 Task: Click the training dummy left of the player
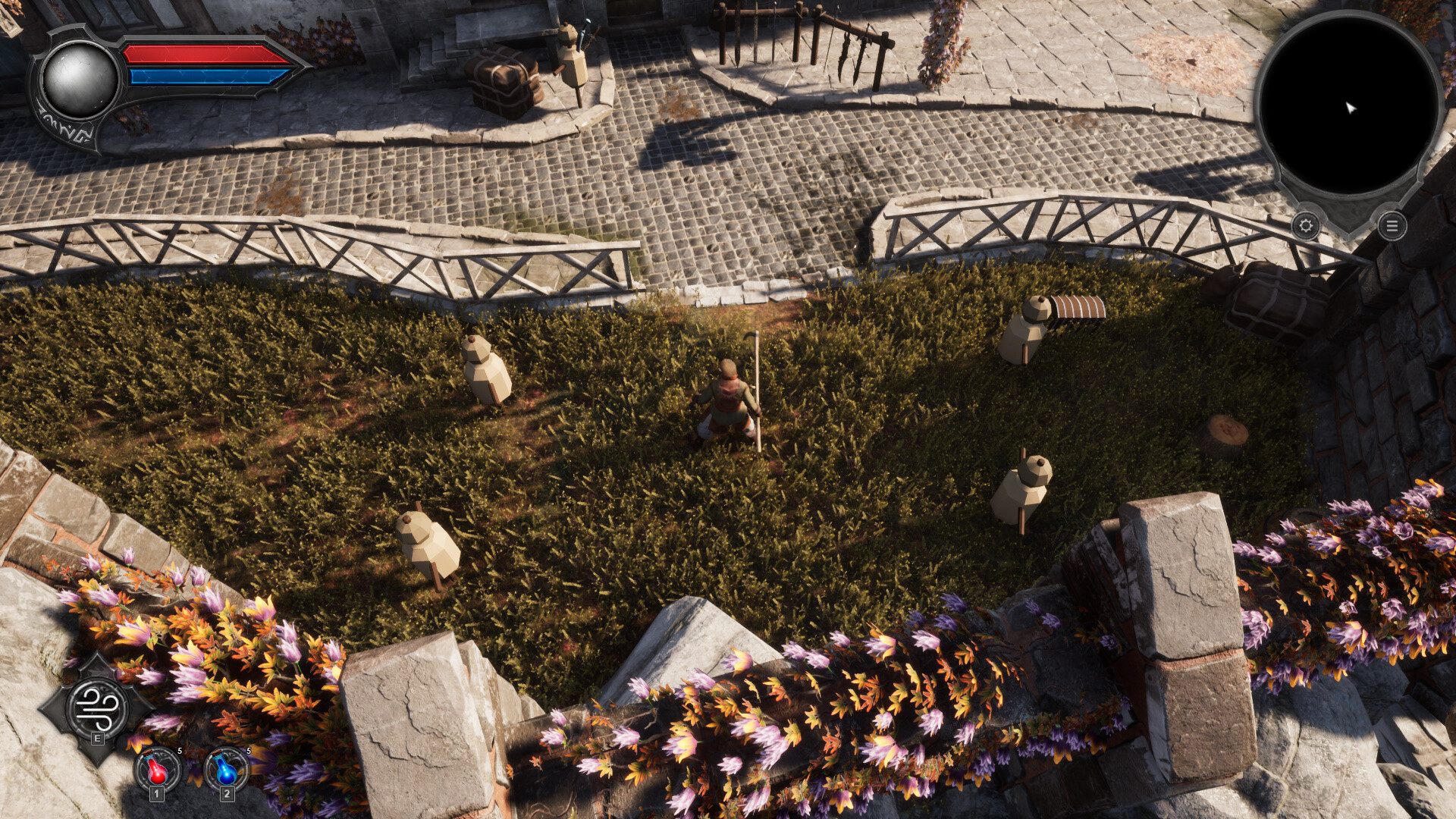coord(488,372)
